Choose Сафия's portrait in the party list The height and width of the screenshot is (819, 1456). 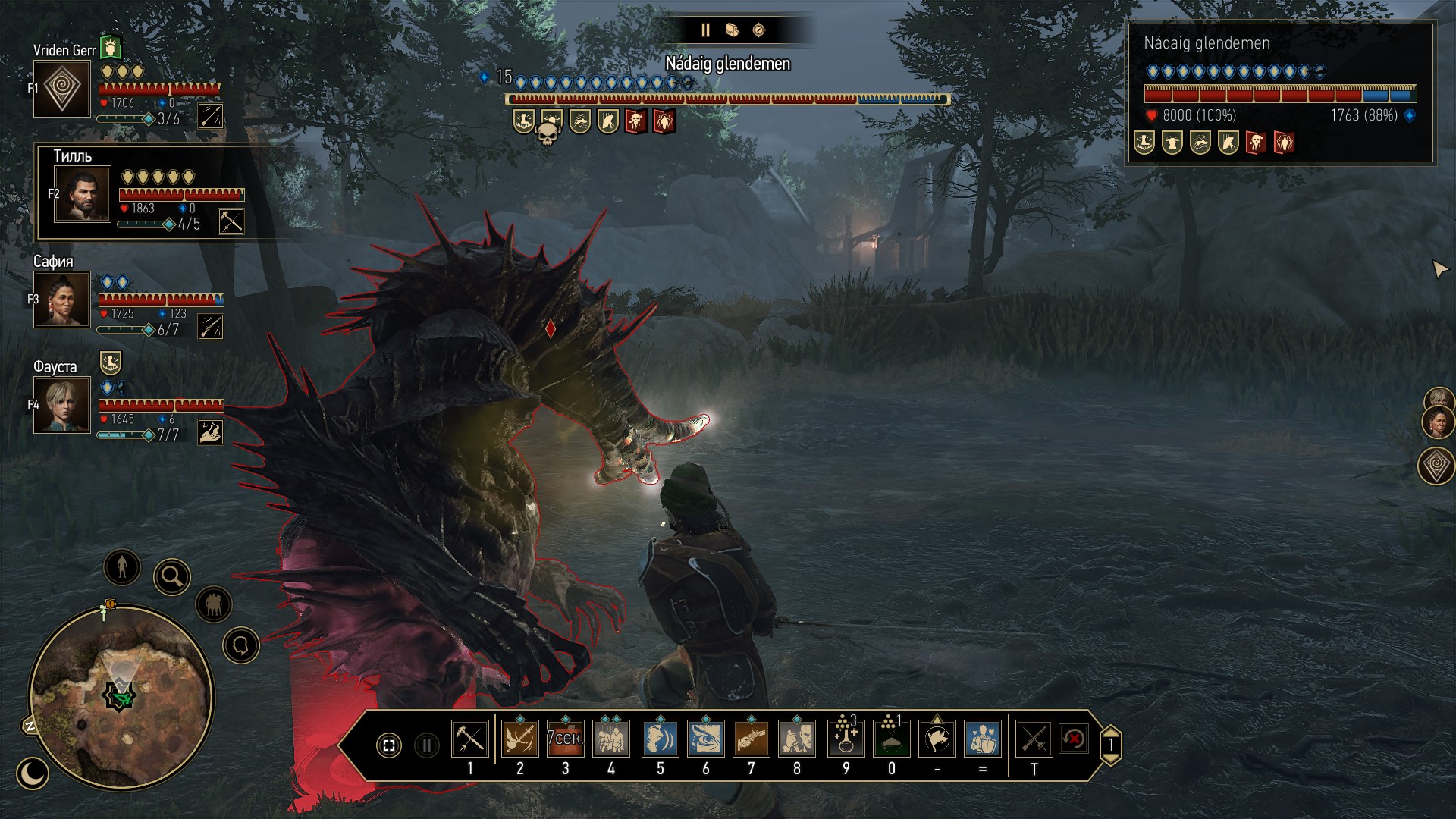[x=62, y=300]
